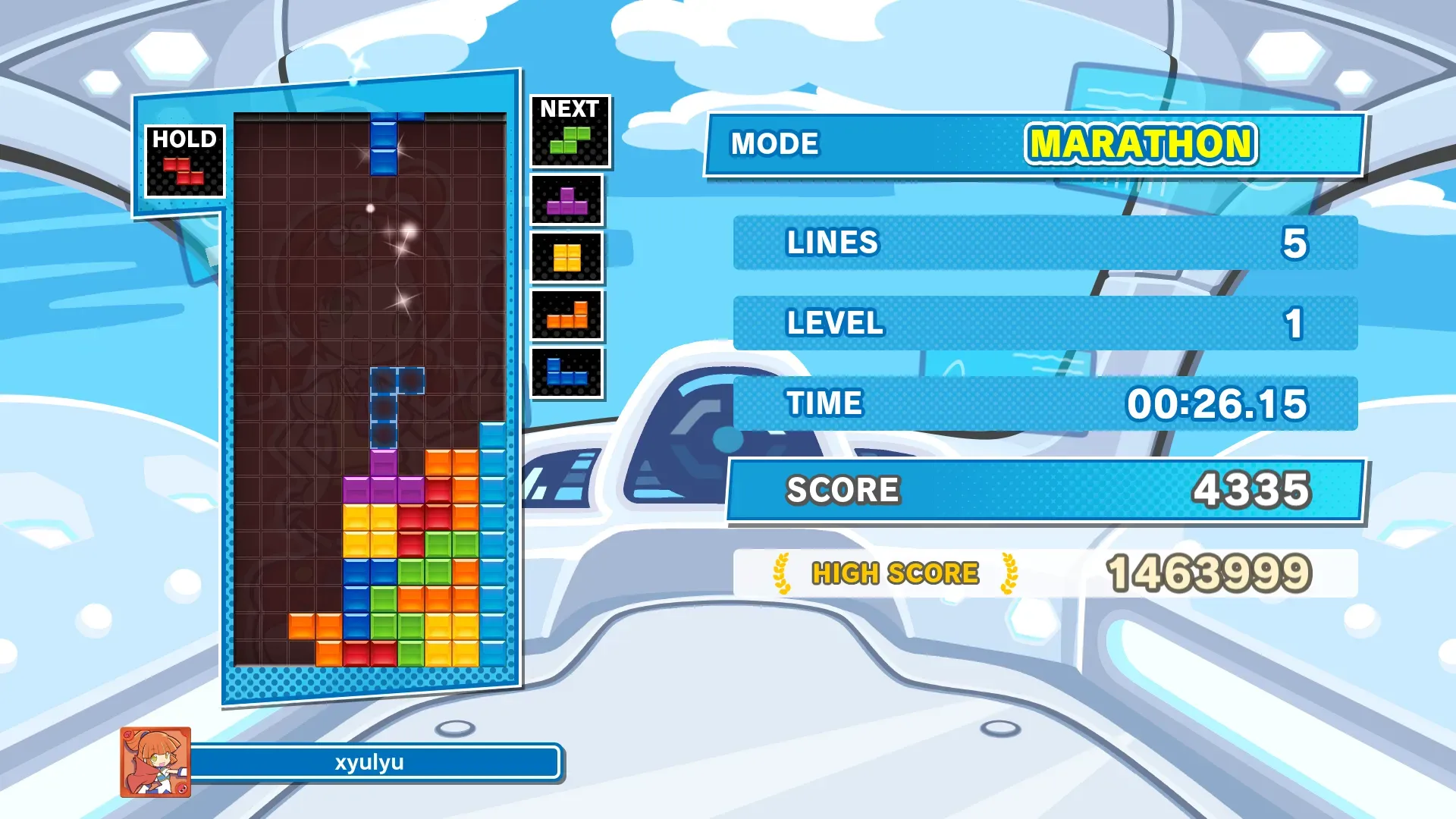This screenshot has height=819, width=1456.
Task: Choose the yellow O piece preview
Action: click(566, 258)
